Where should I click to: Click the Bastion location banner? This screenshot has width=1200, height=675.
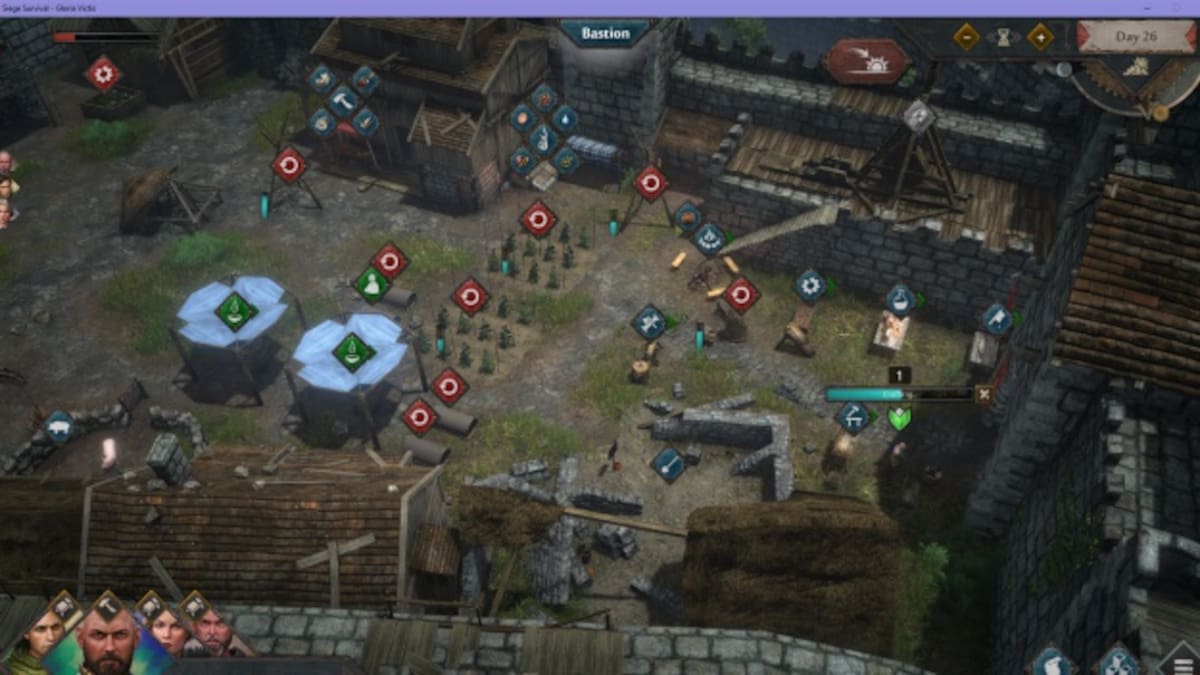(x=605, y=33)
